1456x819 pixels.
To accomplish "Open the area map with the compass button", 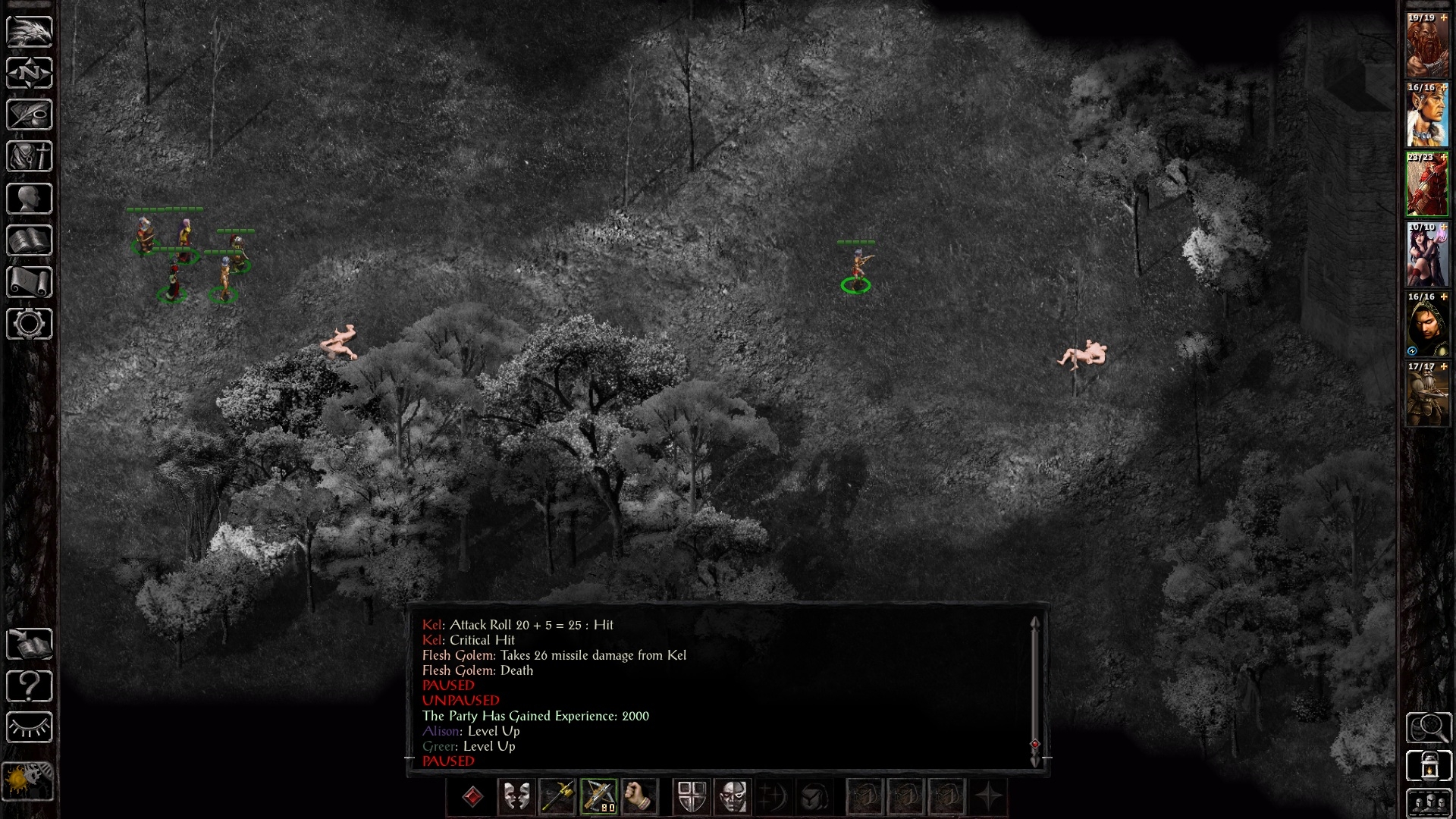I will coord(30,74).
